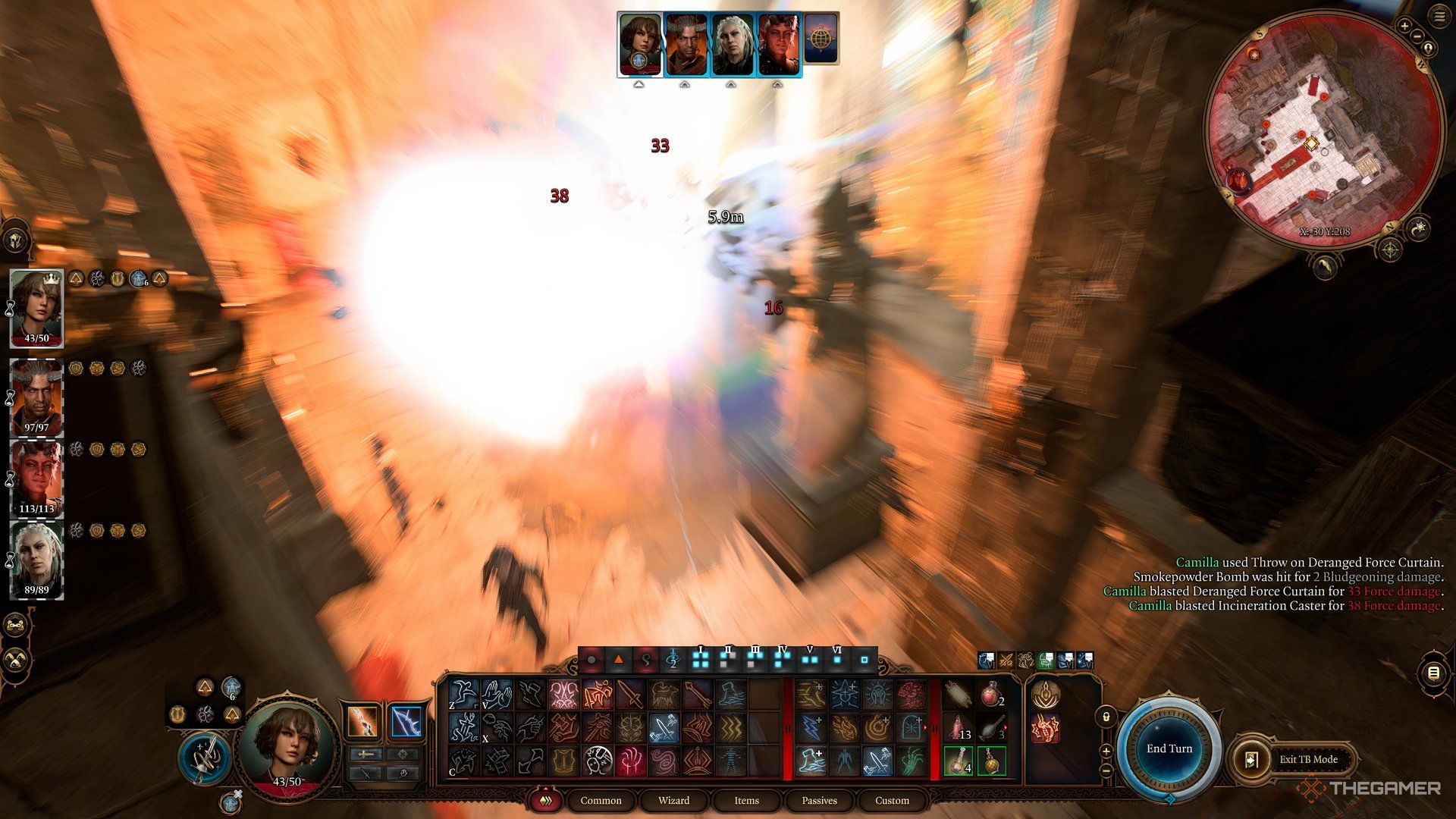
Task: Choose the white-haired companion with 89/89 HP
Action: 36,560
